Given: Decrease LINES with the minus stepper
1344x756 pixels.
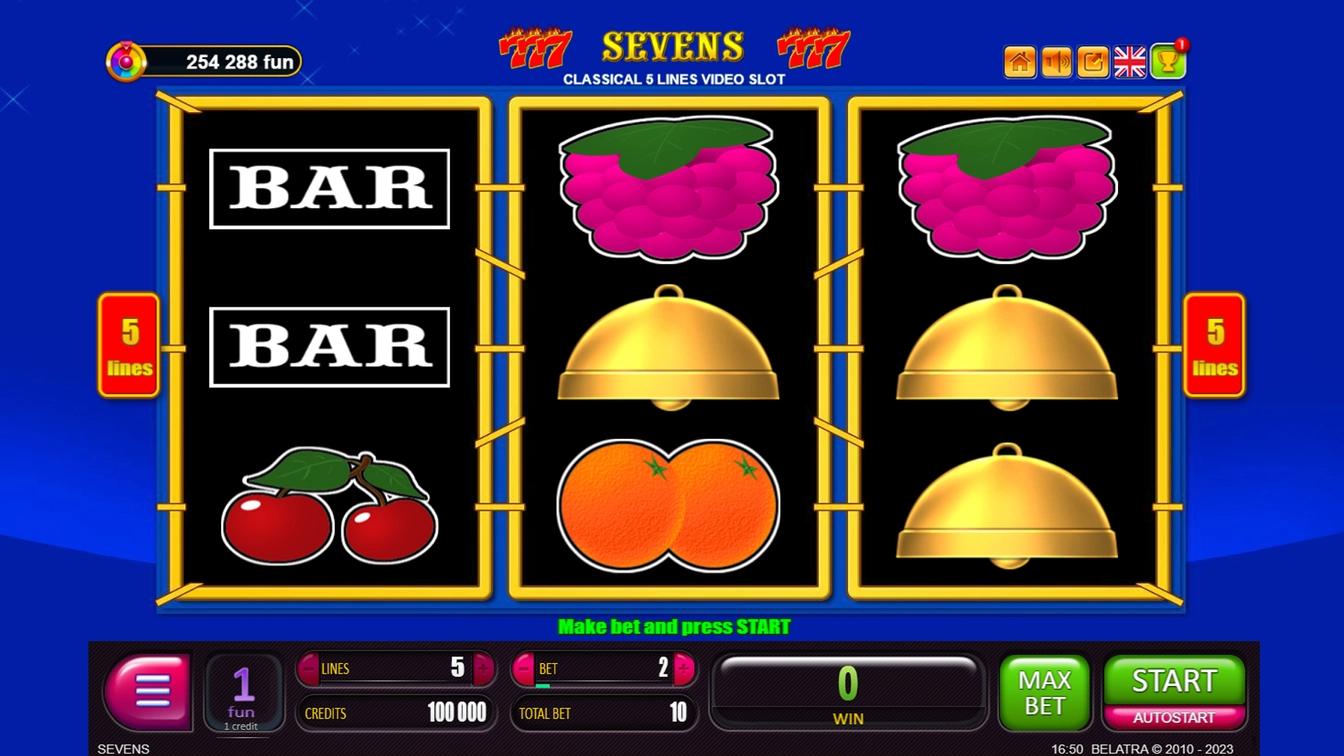Looking at the screenshot, I should 309,668.
